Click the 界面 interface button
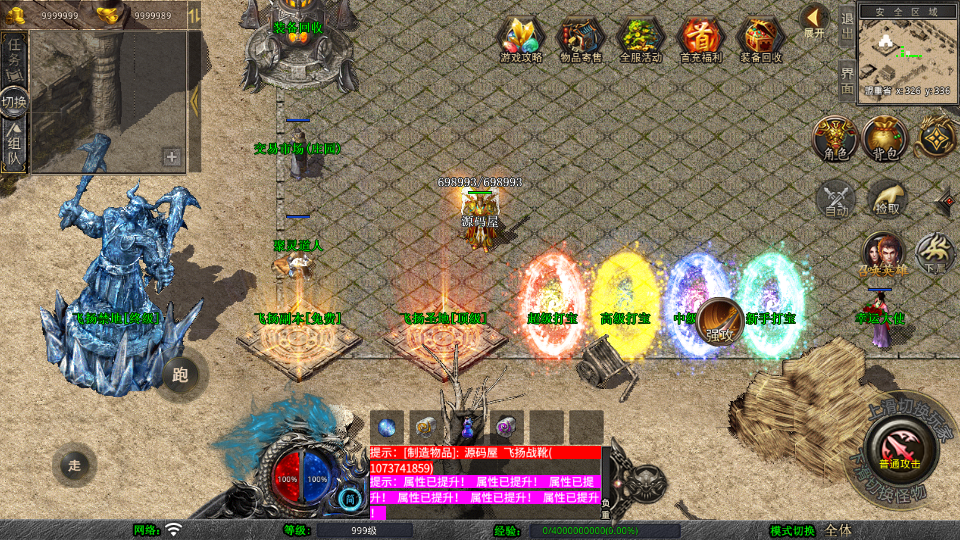 [x=847, y=79]
